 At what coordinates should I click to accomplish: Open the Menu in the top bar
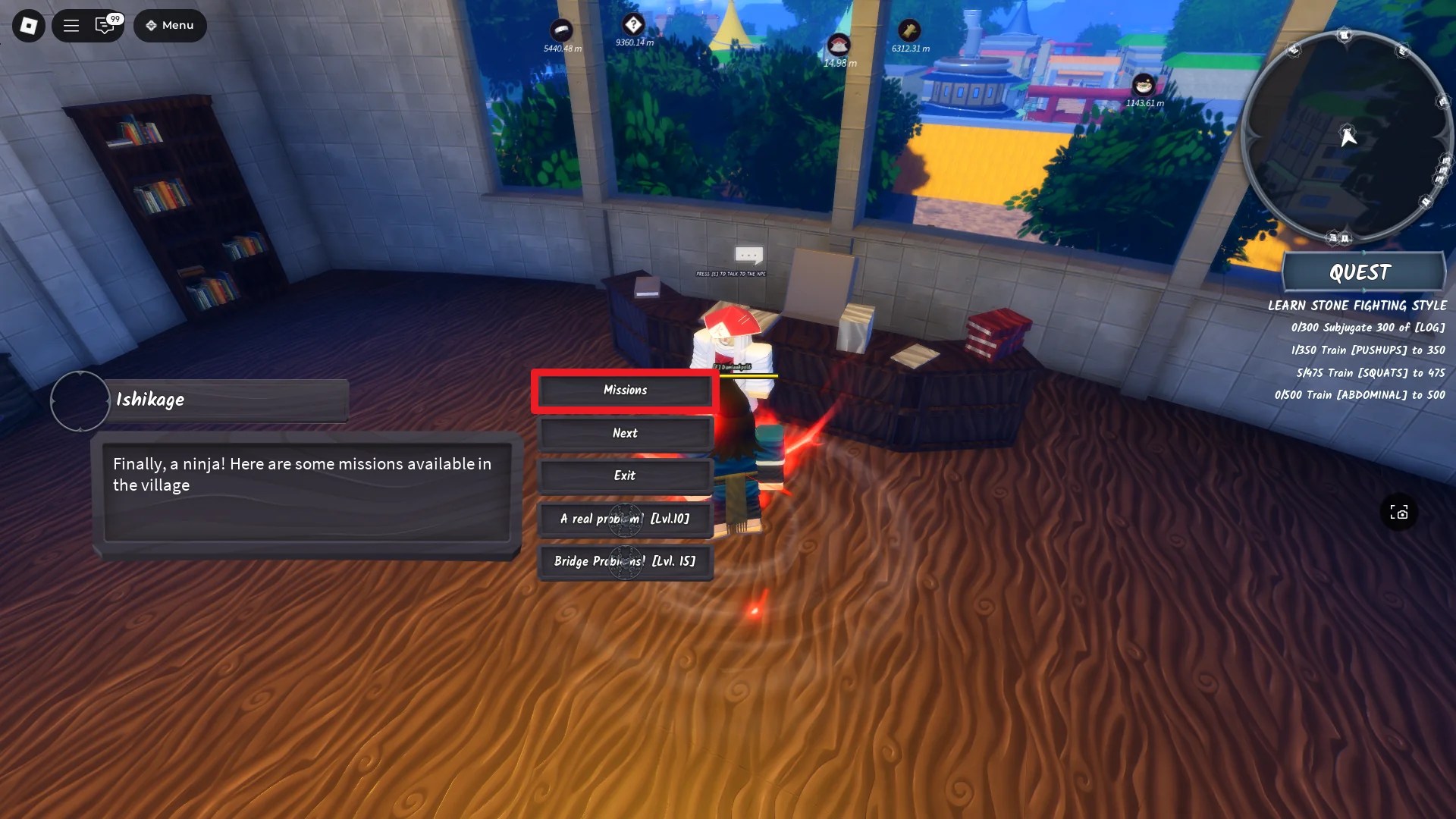170,25
